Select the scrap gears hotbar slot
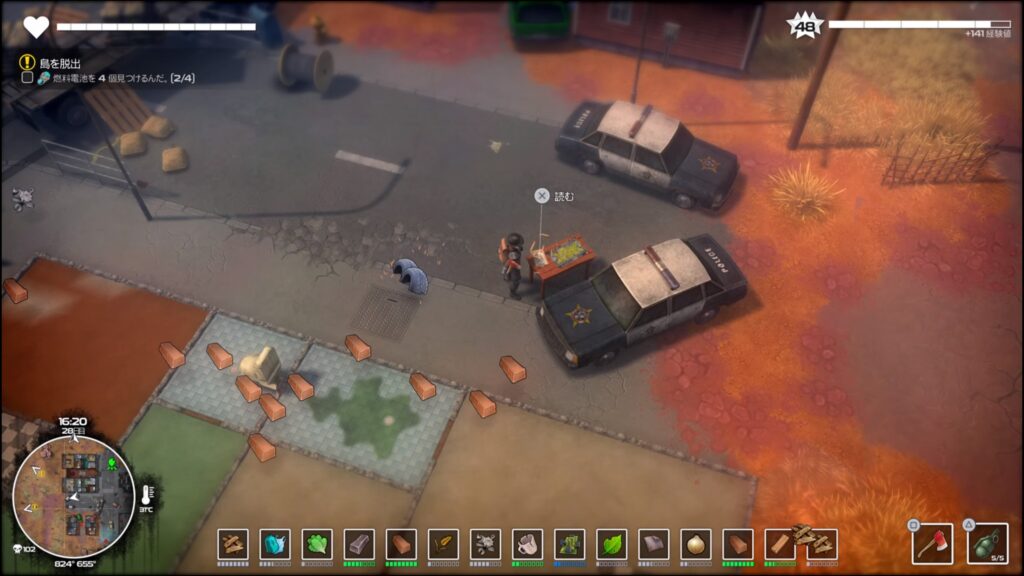 [x=485, y=544]
